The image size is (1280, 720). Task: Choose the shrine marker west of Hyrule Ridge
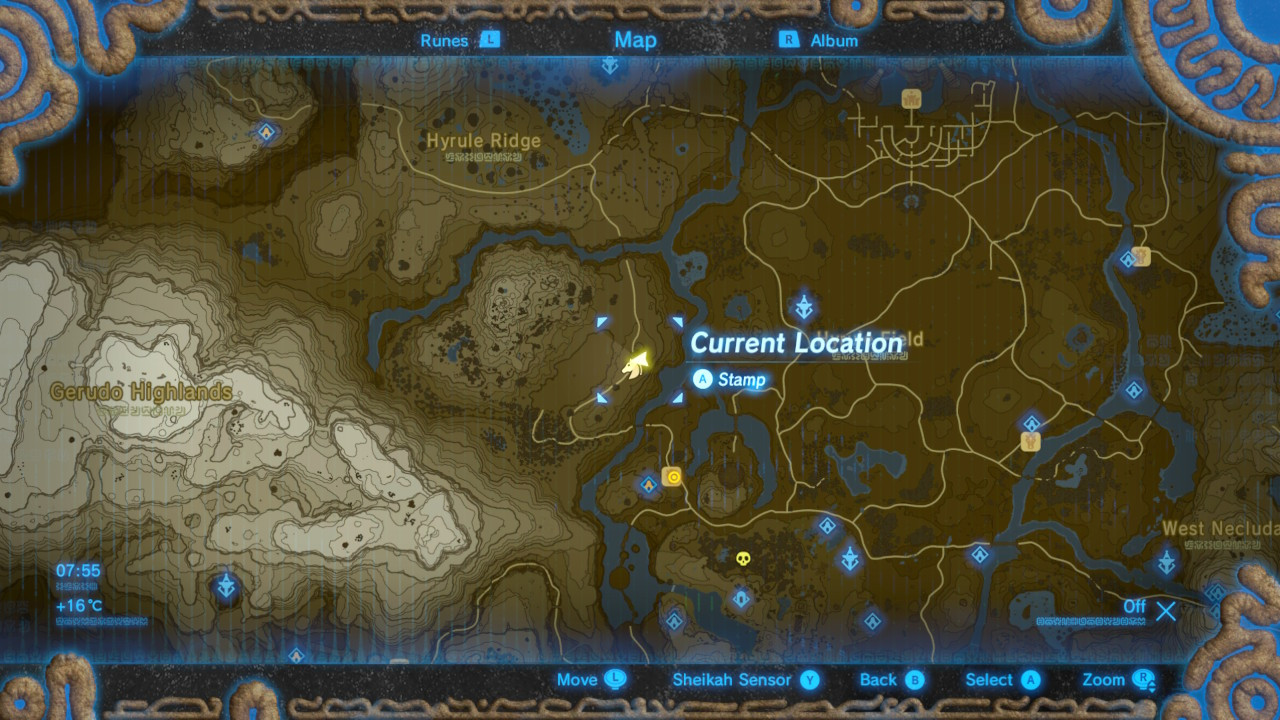pos(267,132)
